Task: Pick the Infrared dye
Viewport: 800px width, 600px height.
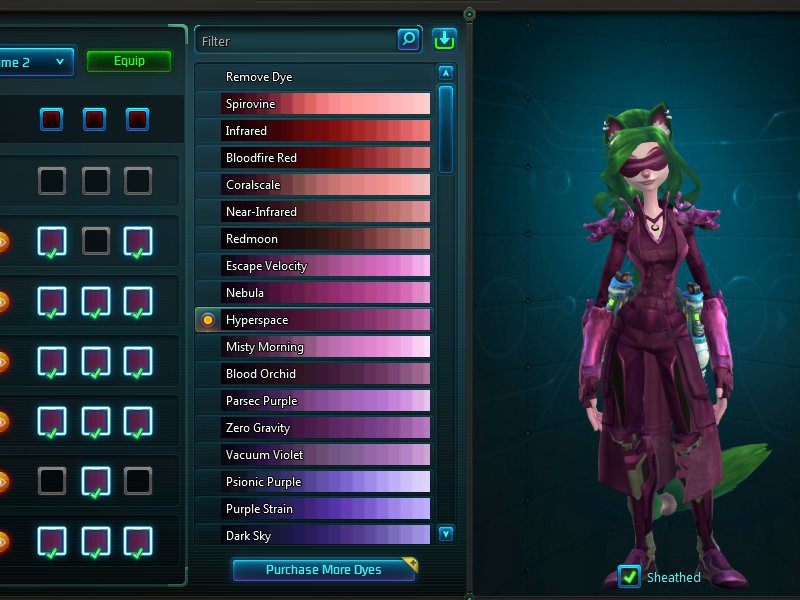Action: click(313, 131)
